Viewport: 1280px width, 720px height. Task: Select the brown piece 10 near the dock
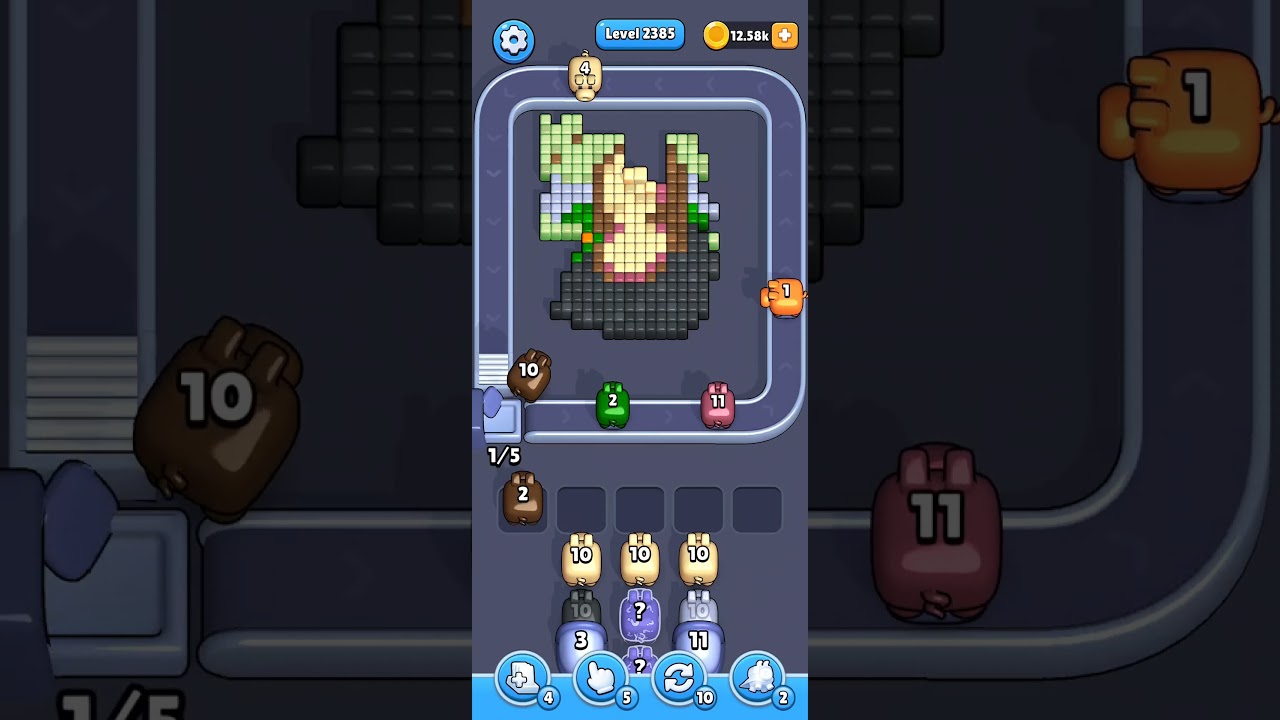point(530,373)
